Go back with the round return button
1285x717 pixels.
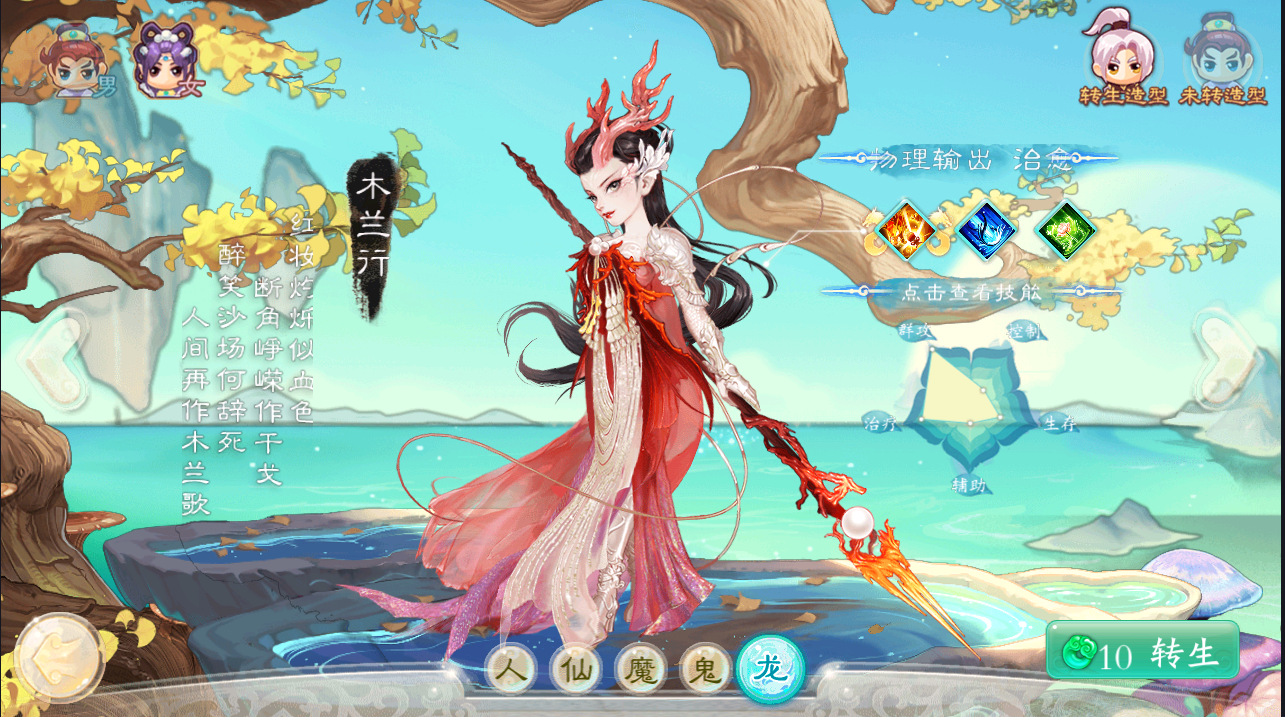click(x=57, y=656)
